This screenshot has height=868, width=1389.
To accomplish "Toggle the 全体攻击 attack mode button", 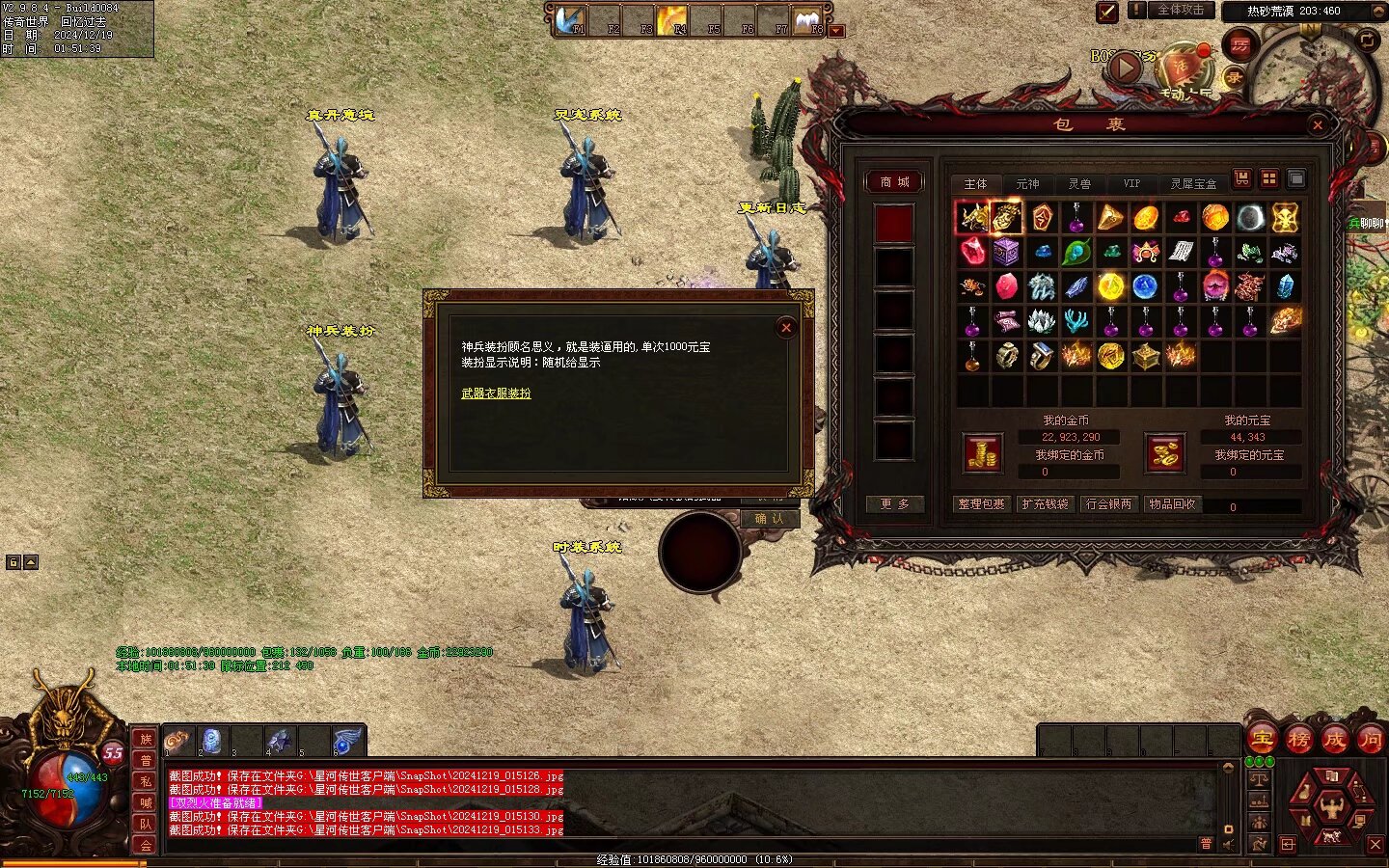I will point(1181,11).
